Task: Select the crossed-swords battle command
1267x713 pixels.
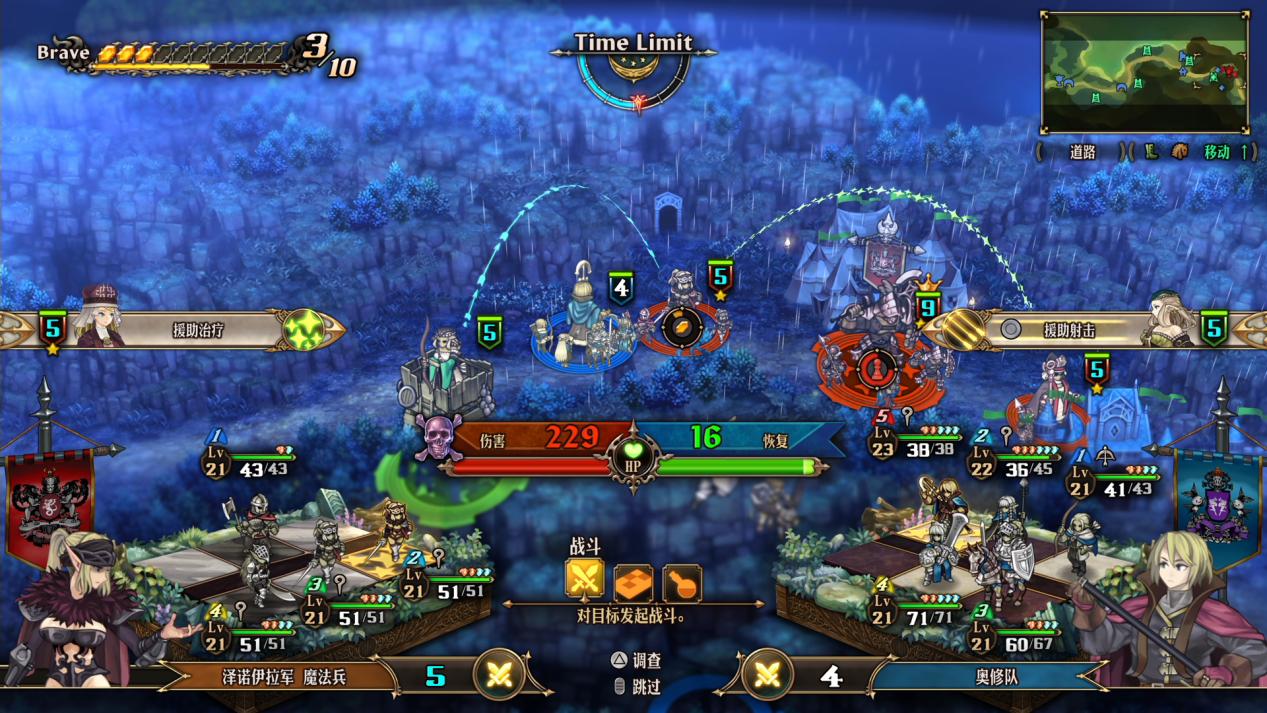Action: tap(584, 579)
